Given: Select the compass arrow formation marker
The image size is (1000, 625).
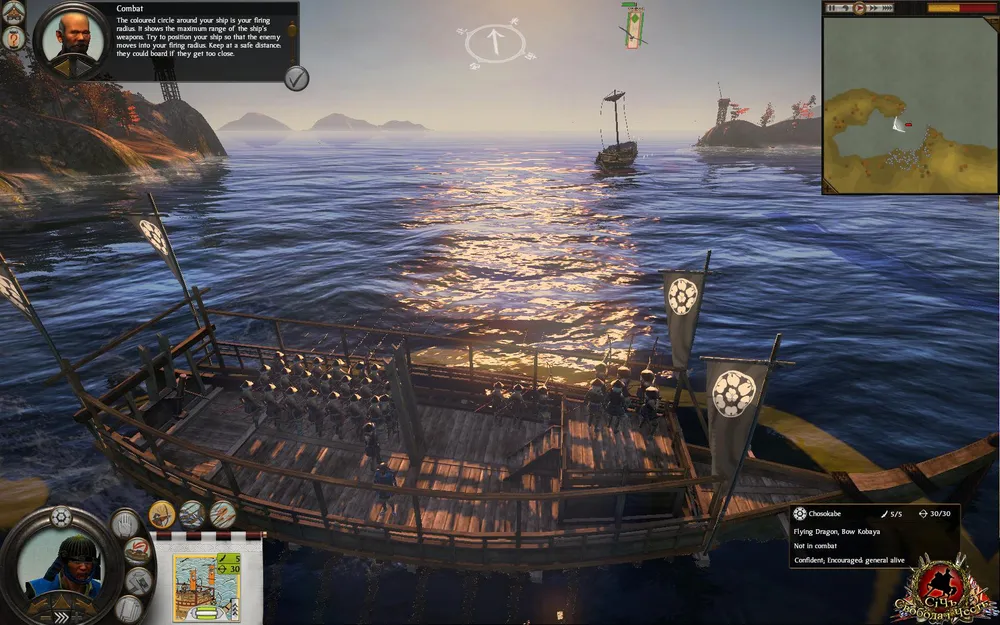Looking at the screenshot, I should pos(495,42).
